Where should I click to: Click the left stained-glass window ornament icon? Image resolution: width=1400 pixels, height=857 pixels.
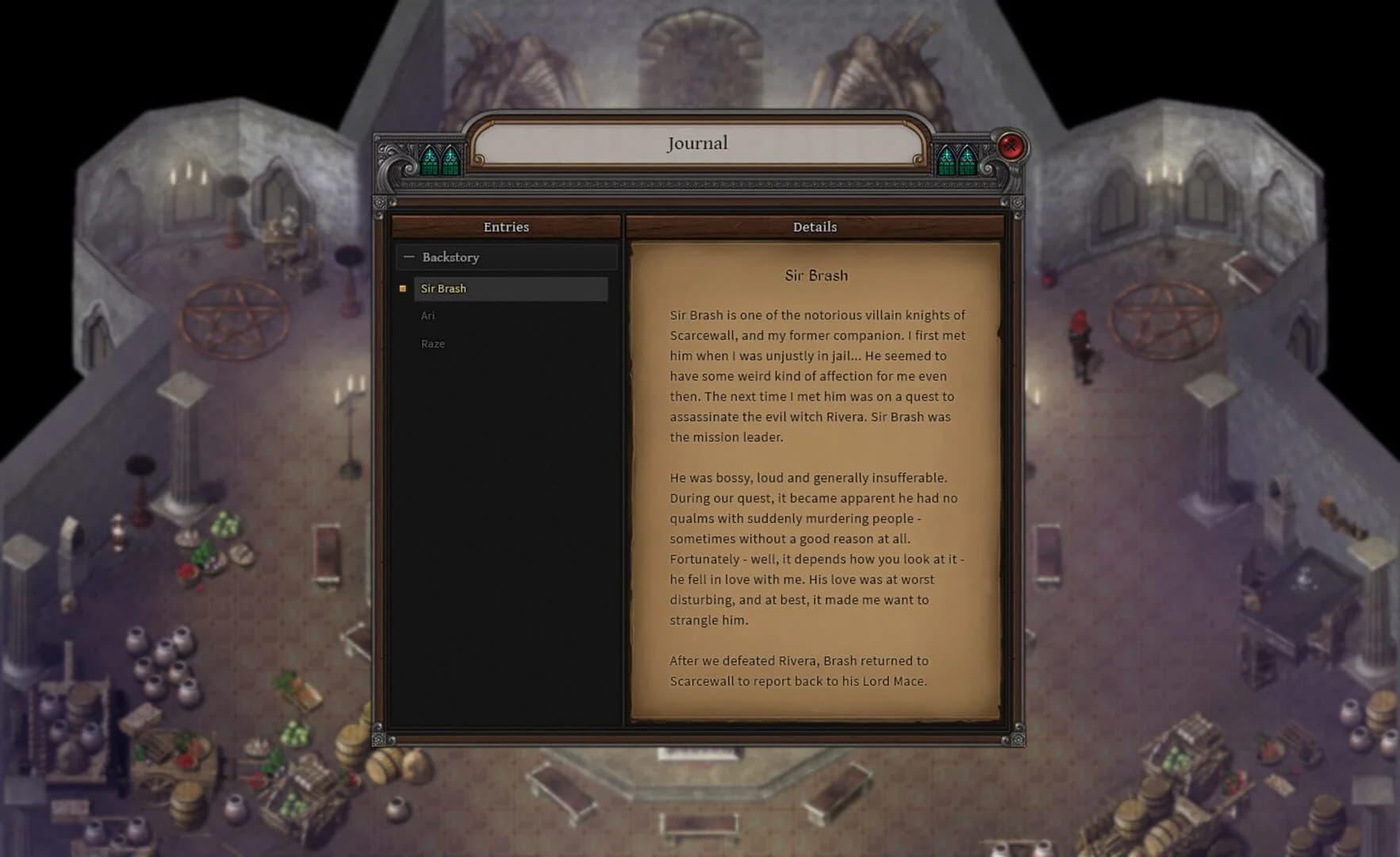click(442, 158)
